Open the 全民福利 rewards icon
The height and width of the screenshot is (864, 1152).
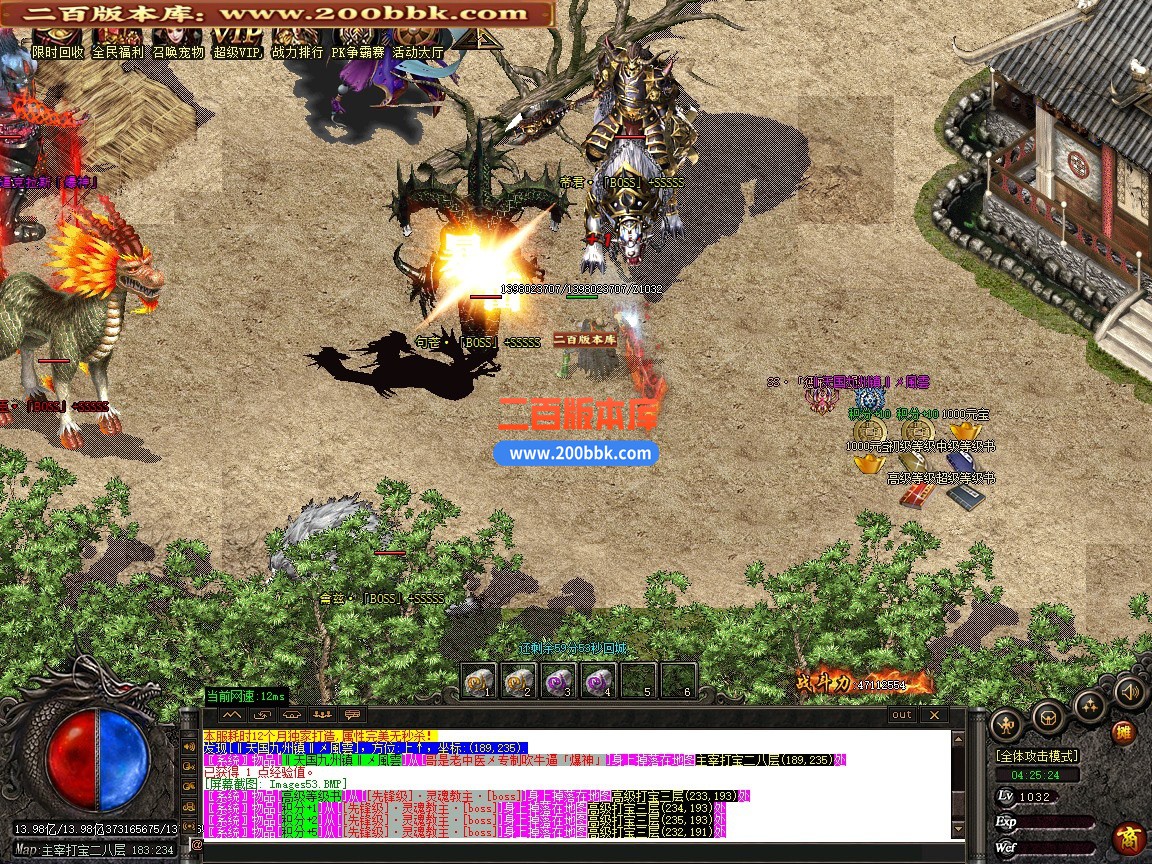click(118, 44)
